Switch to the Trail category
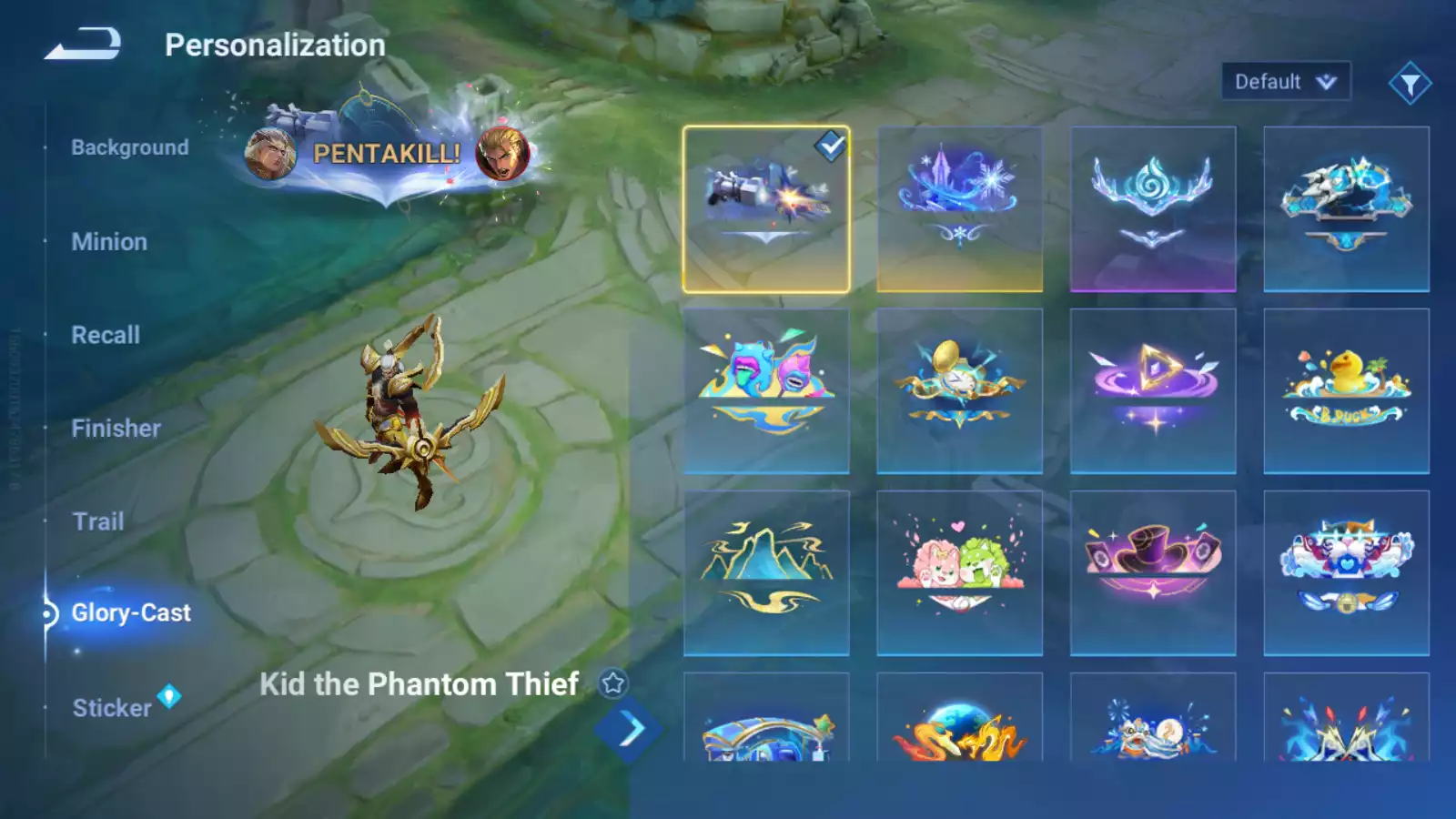This screenshot has height=819, width=1456. [x=98, y=521]
